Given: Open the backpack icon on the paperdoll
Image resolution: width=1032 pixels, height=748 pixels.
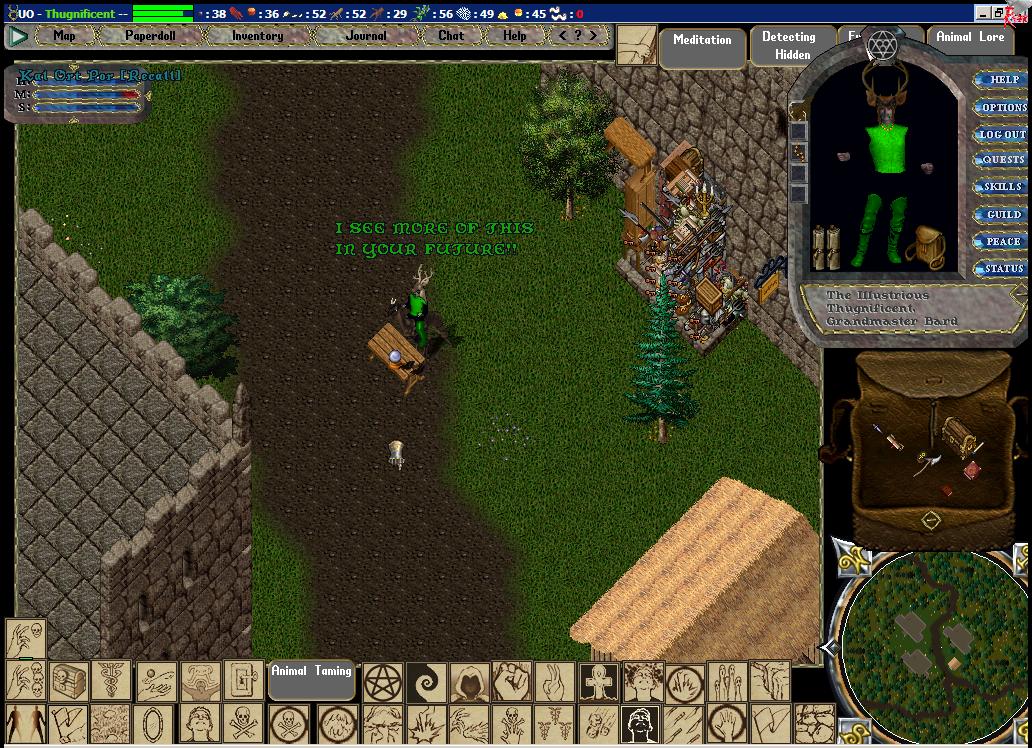Looking at the screenshot, I should [930, 246].
